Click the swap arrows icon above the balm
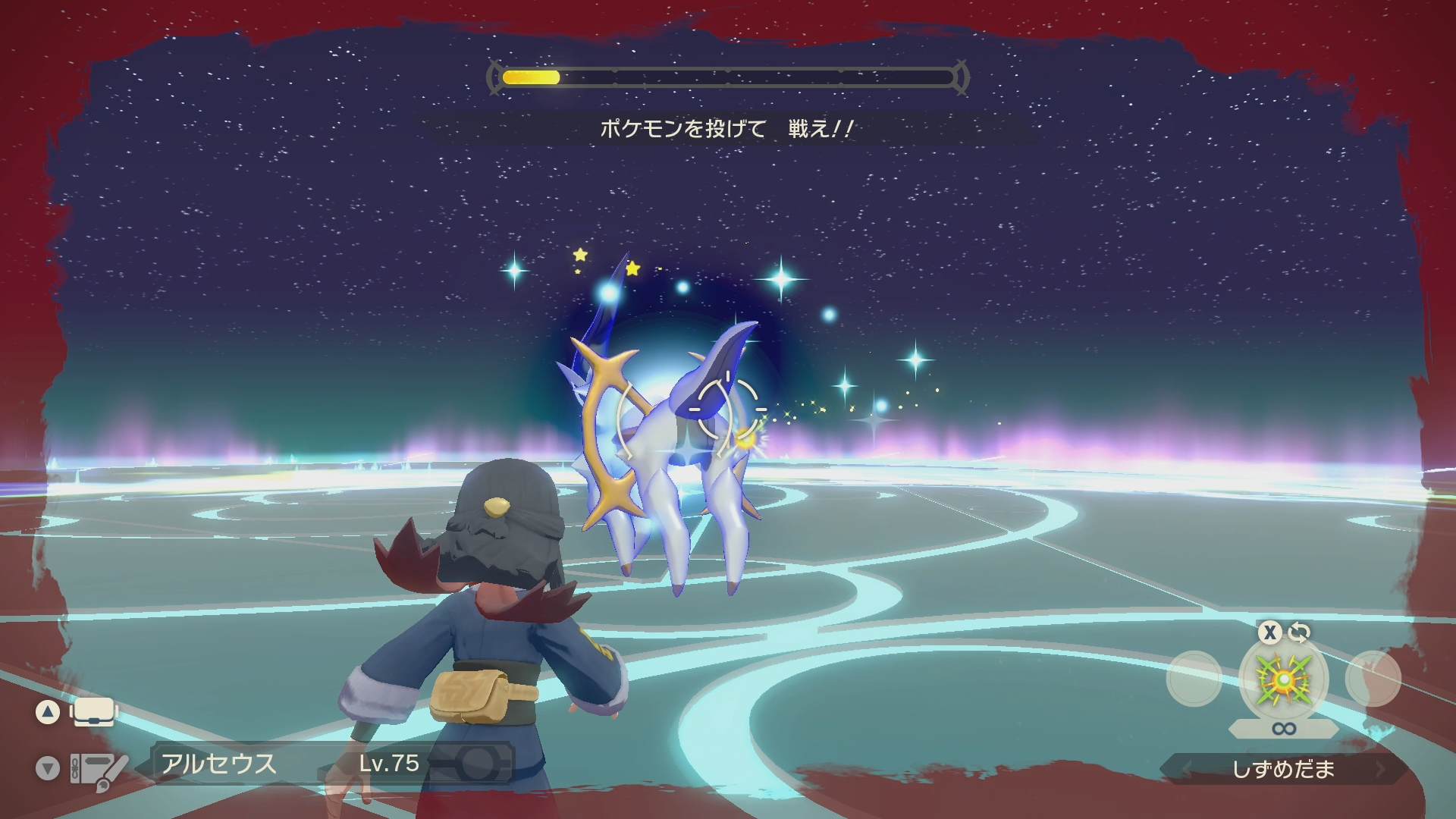This screenshot has width=1456, height=819. (1299, 632)
